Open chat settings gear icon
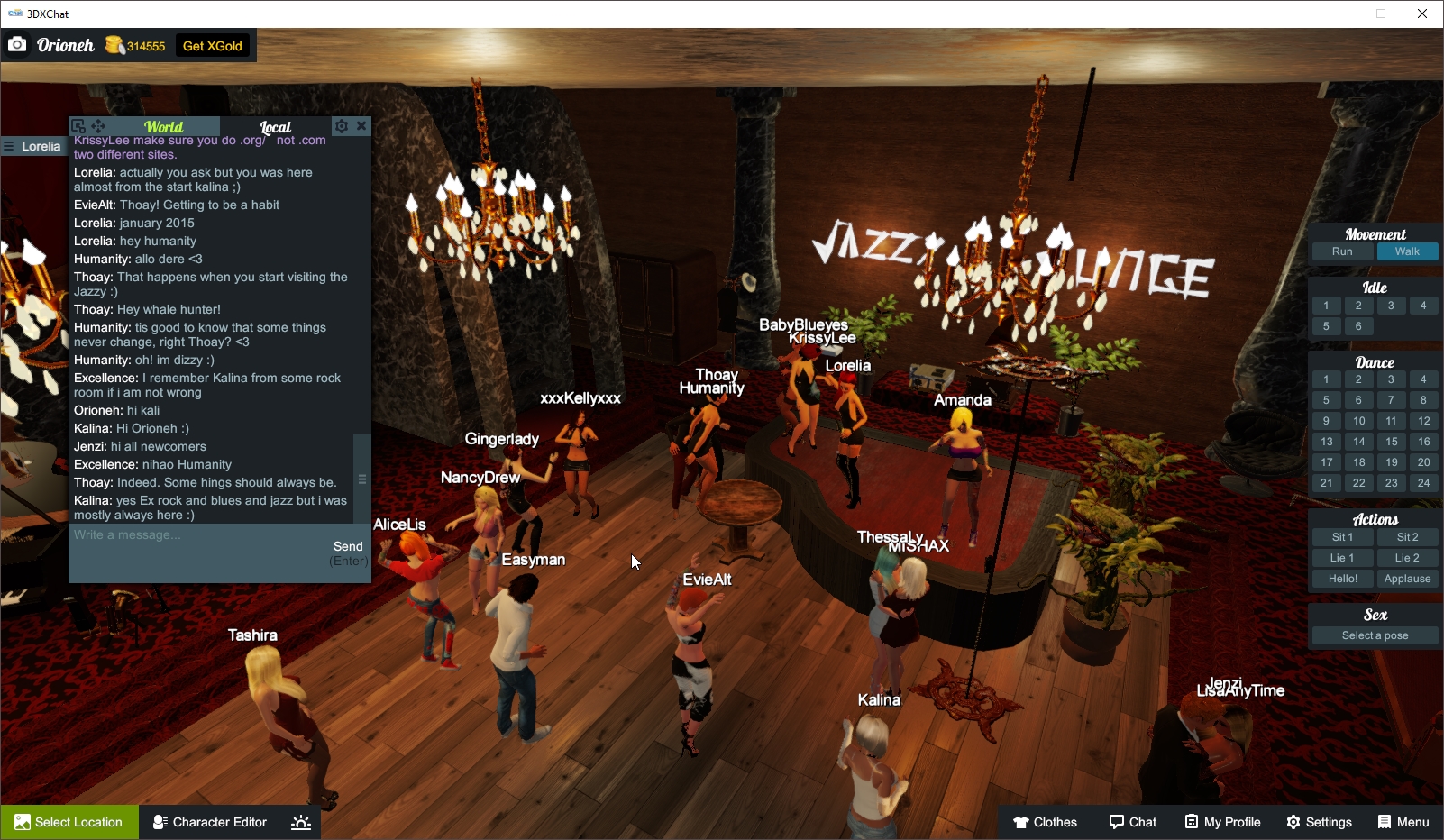 341,126
